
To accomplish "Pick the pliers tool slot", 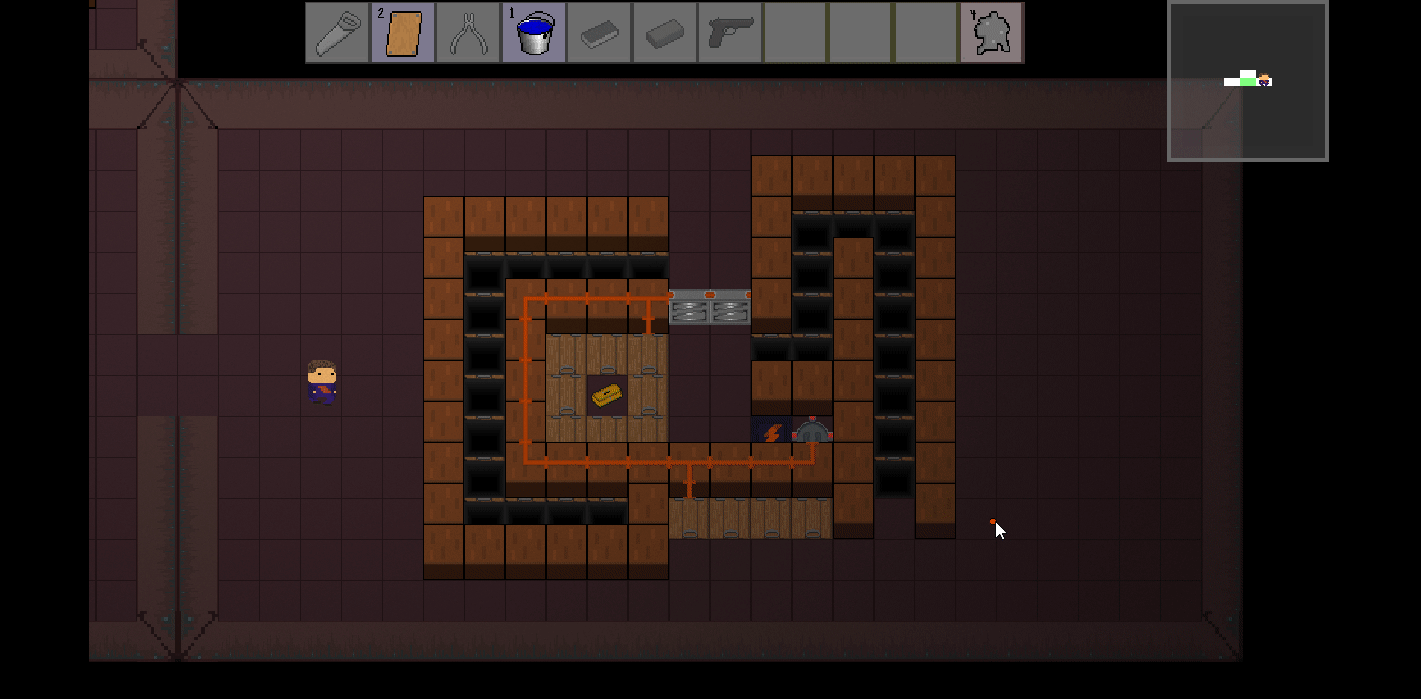I will (x=468, y=33).
